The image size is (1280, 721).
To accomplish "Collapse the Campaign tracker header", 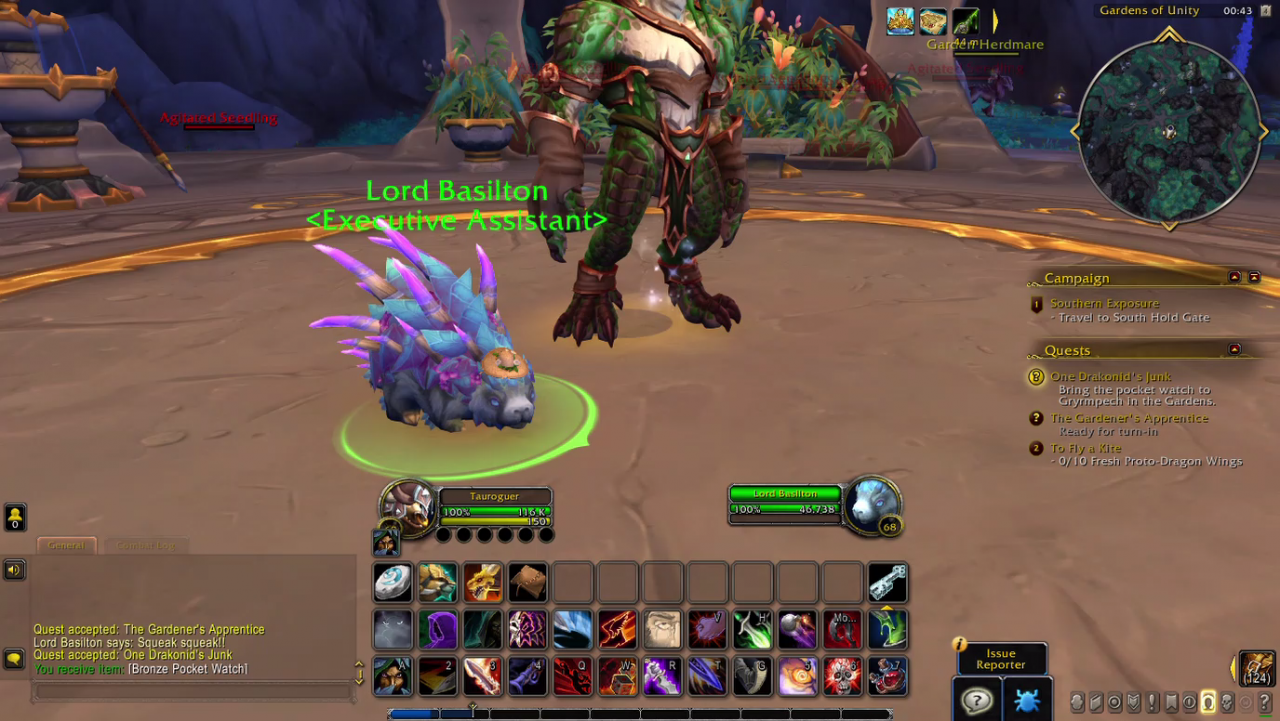I will (x=1234, y=277).
